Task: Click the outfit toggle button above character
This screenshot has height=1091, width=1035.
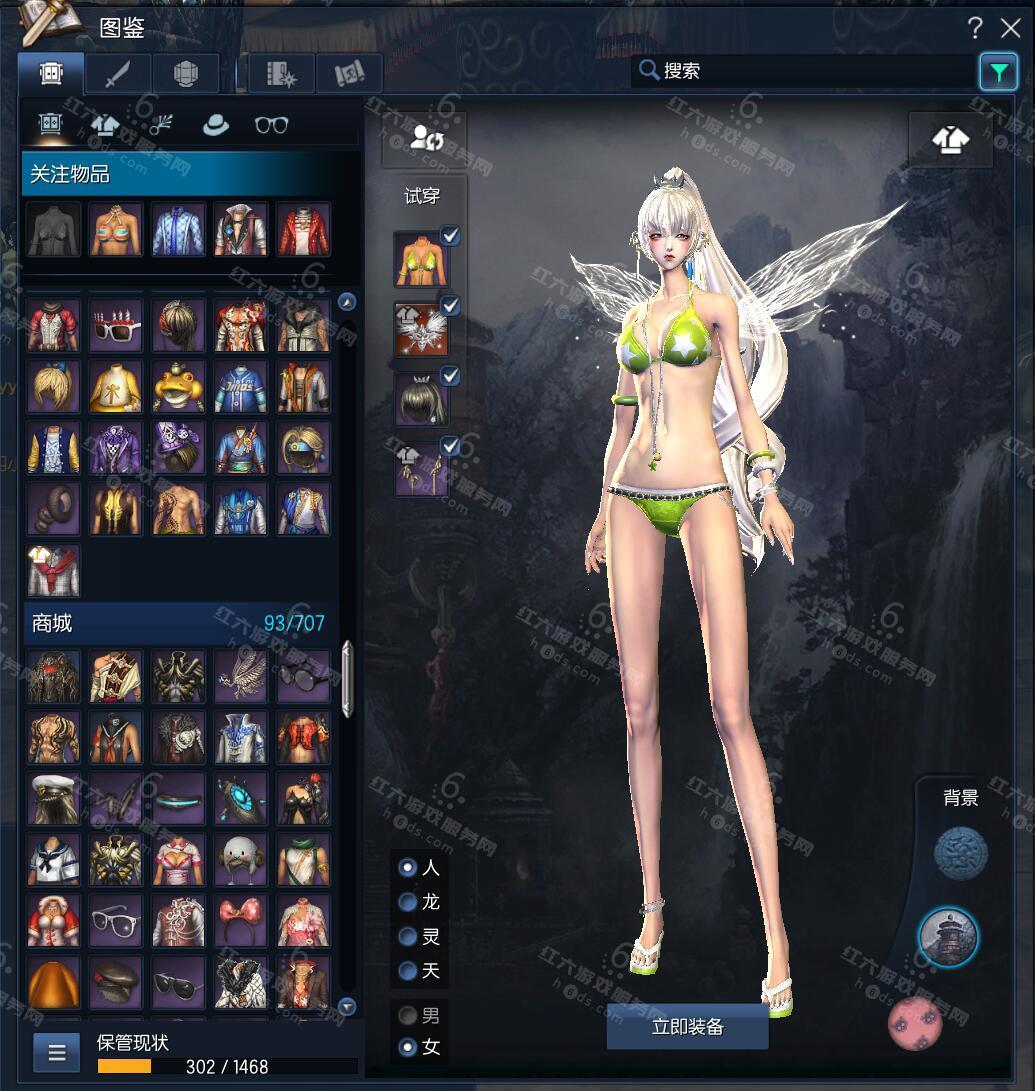Action: coord(950,140)
